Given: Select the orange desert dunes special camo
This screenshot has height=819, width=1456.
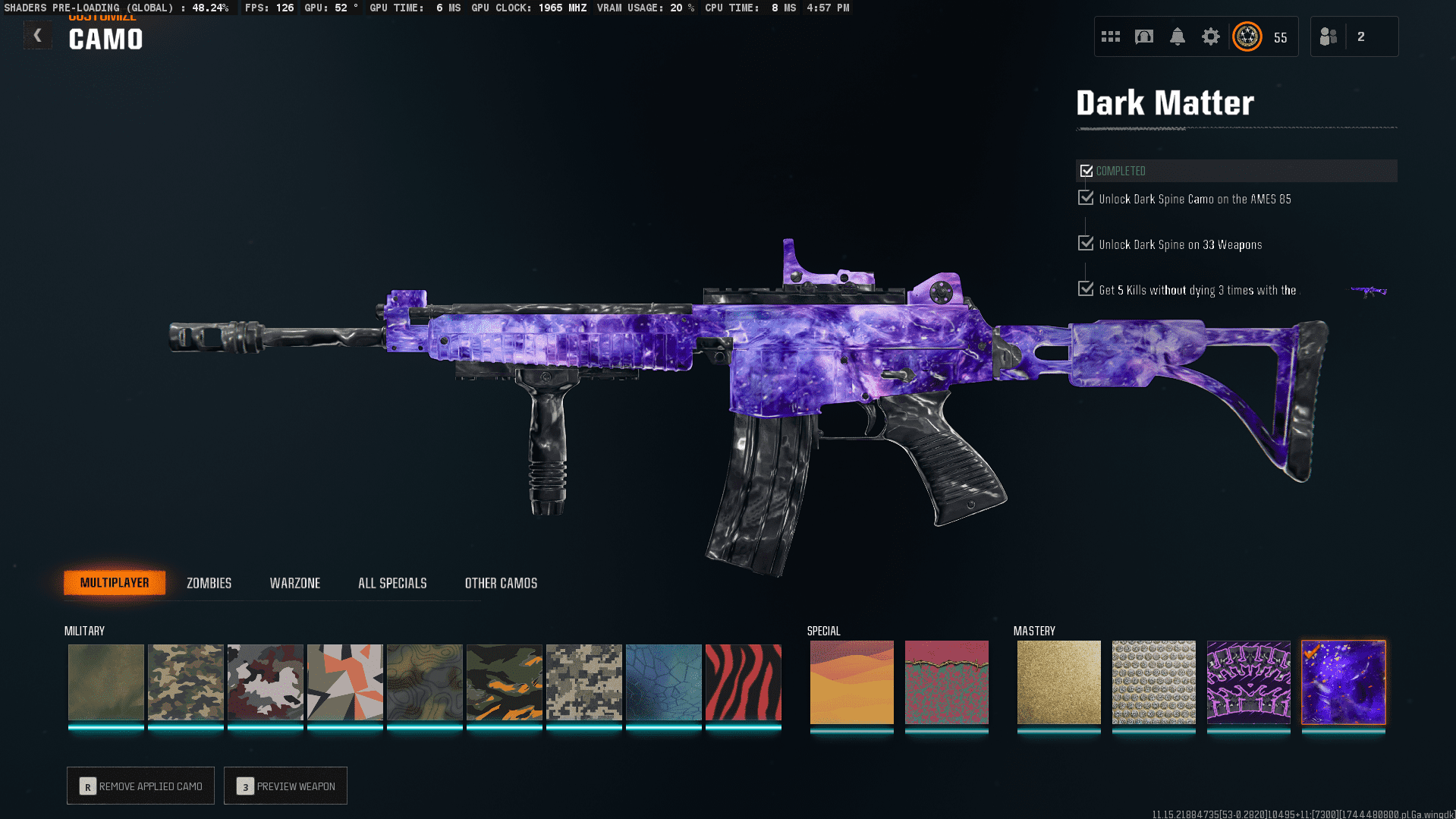Looking at the screenshot, I should (851, 682).
